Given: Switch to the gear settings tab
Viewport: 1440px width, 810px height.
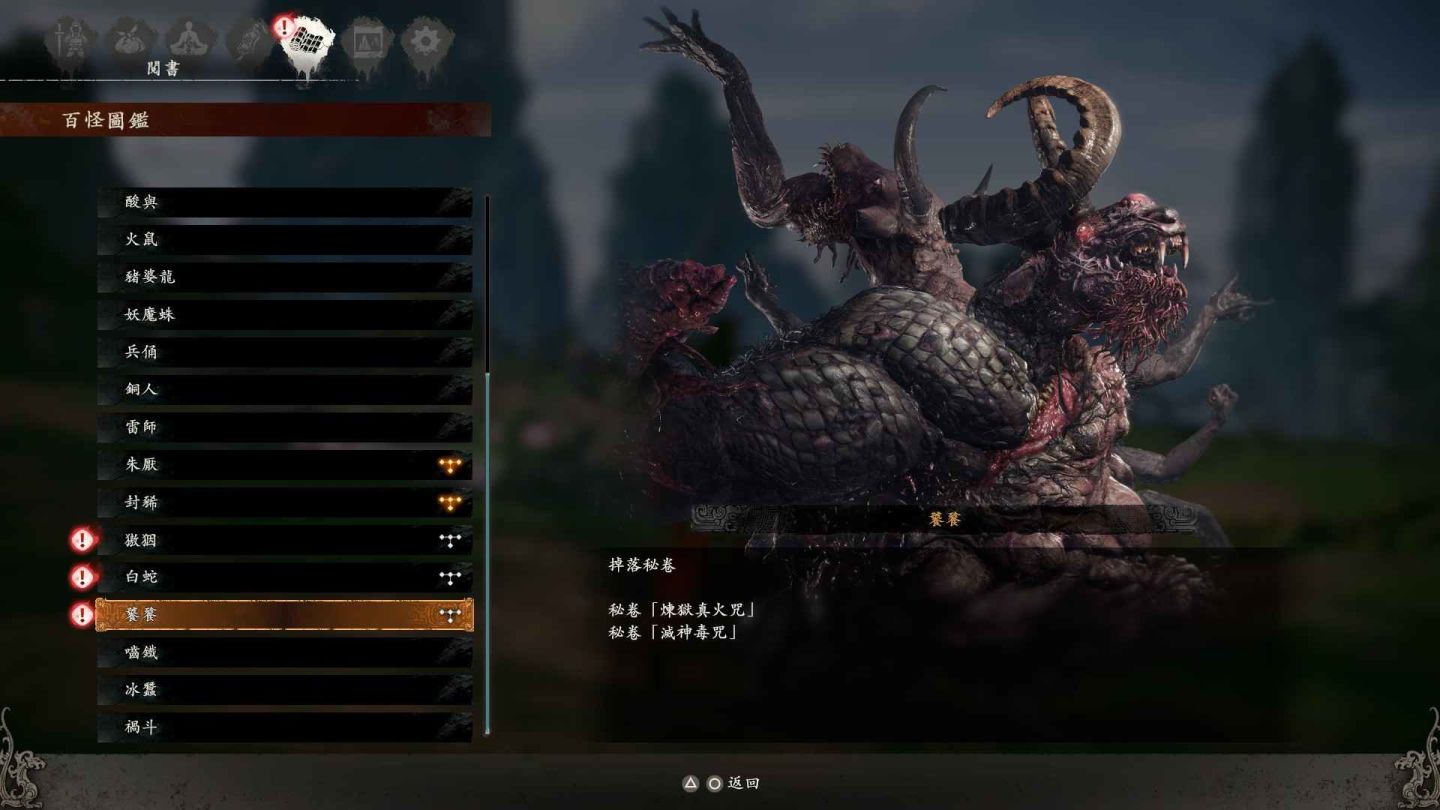Looking at the screenshot, I should (x=427, y=42).
